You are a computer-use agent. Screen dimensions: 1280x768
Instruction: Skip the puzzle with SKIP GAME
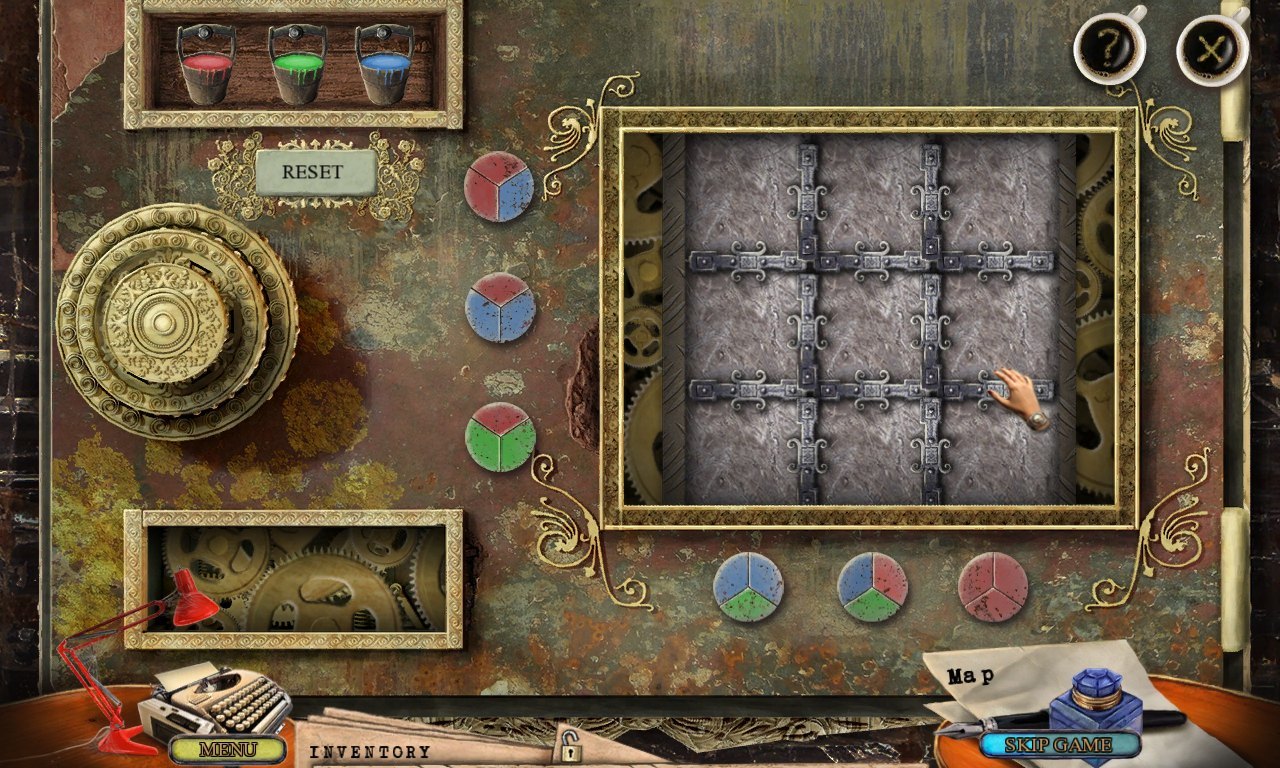point(1059,745)
